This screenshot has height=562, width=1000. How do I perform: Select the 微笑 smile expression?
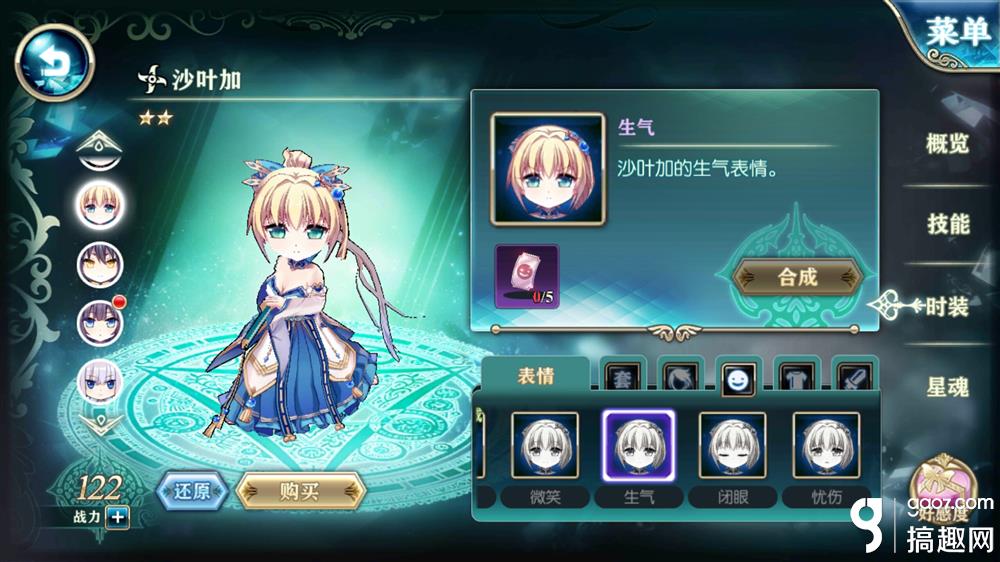click(545, 445)
